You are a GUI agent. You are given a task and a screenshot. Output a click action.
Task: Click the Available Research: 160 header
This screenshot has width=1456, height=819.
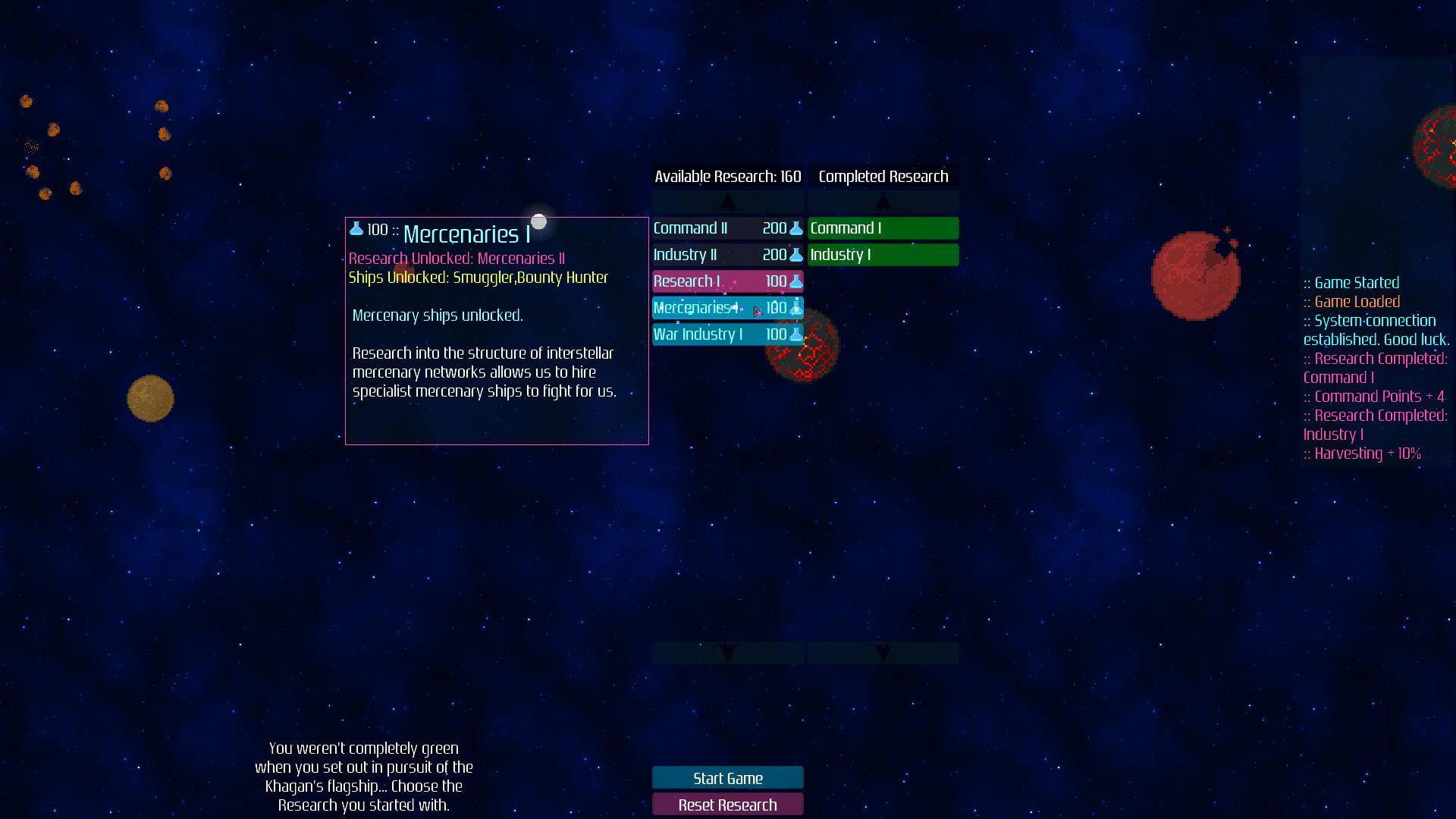[x=727, y=176]
